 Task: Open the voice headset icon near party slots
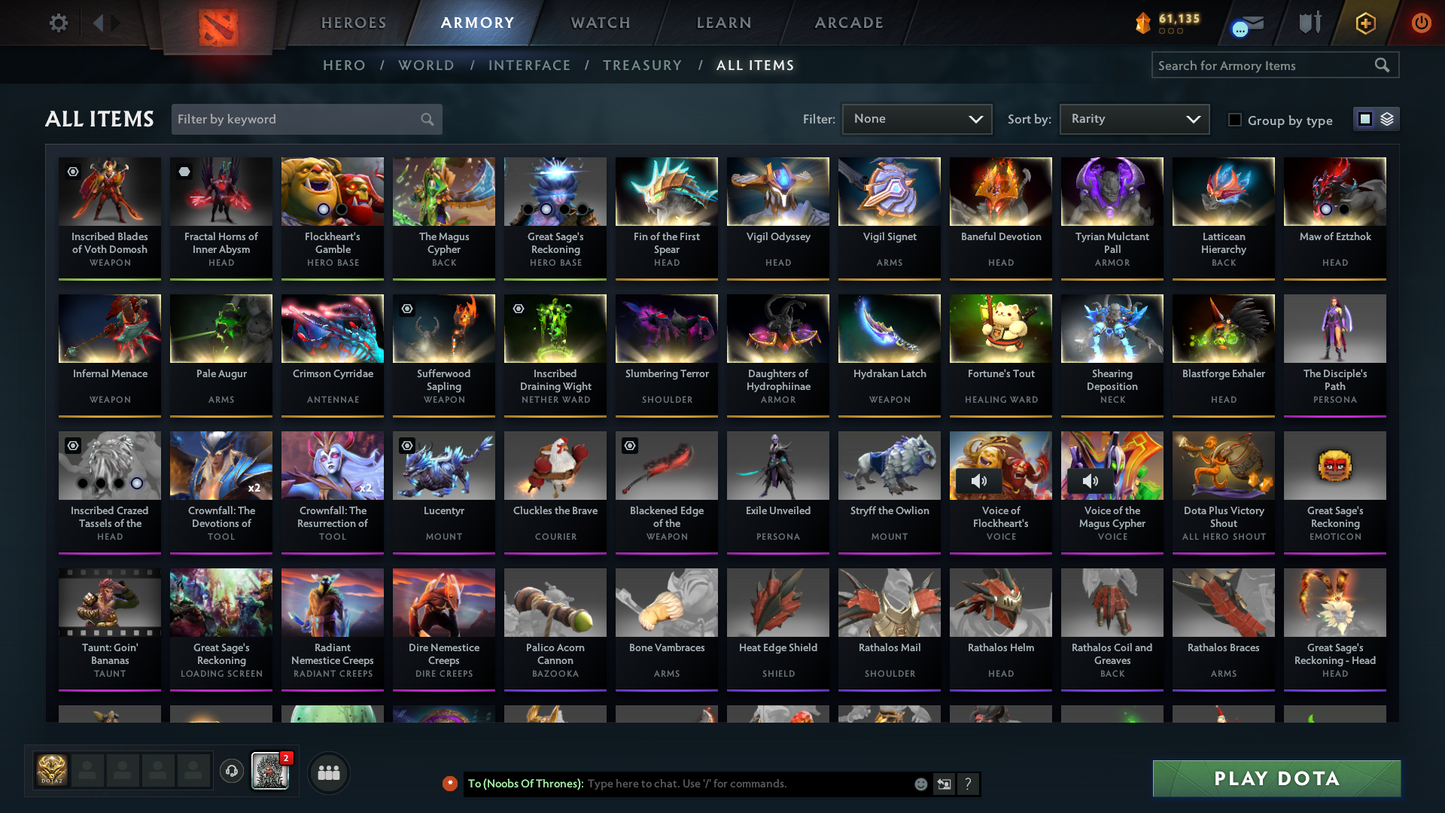point(231,770)
